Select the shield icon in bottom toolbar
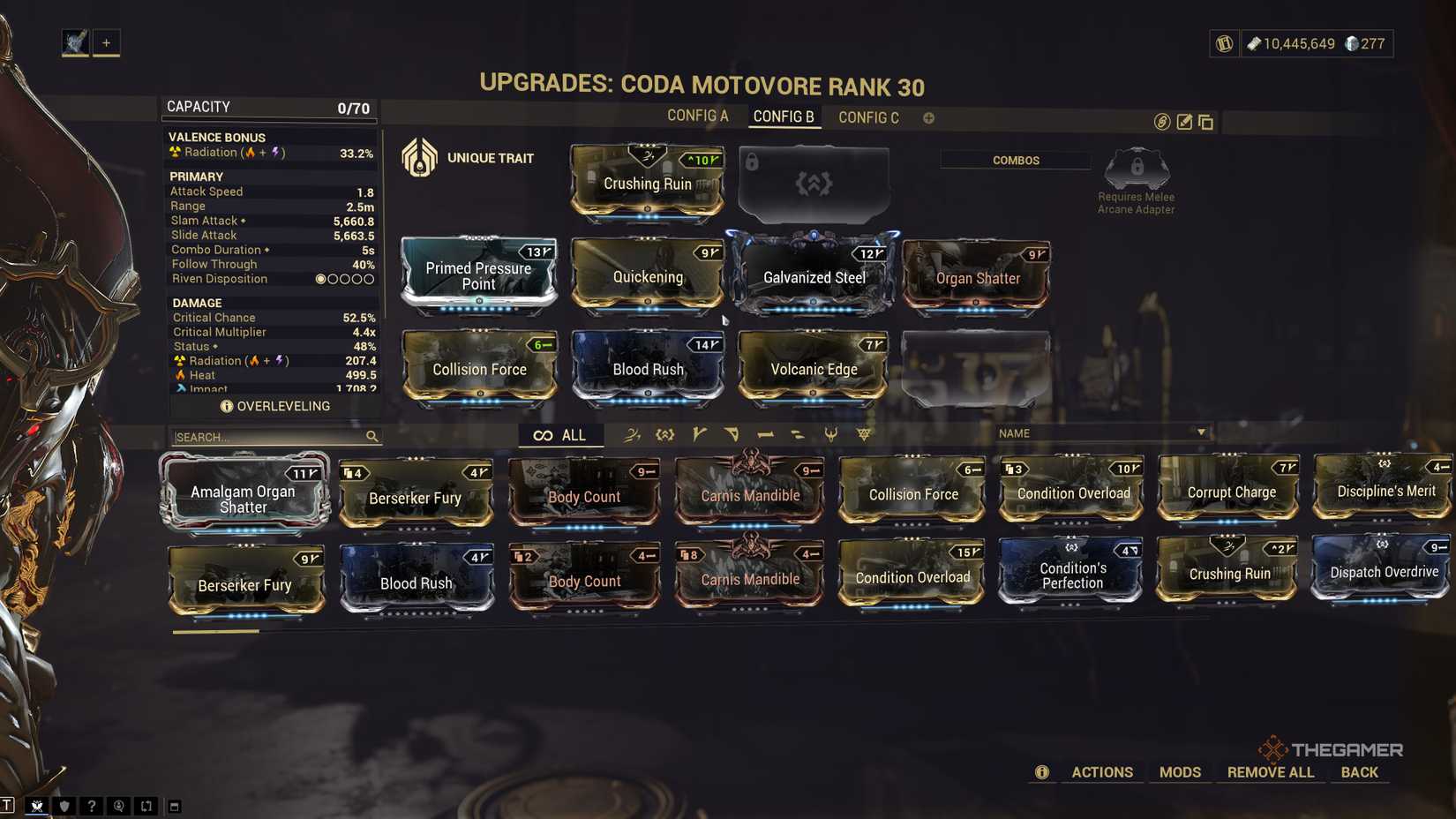This screenshot has height=819, width=1456. pyautogui.click(x=64, y=806)
